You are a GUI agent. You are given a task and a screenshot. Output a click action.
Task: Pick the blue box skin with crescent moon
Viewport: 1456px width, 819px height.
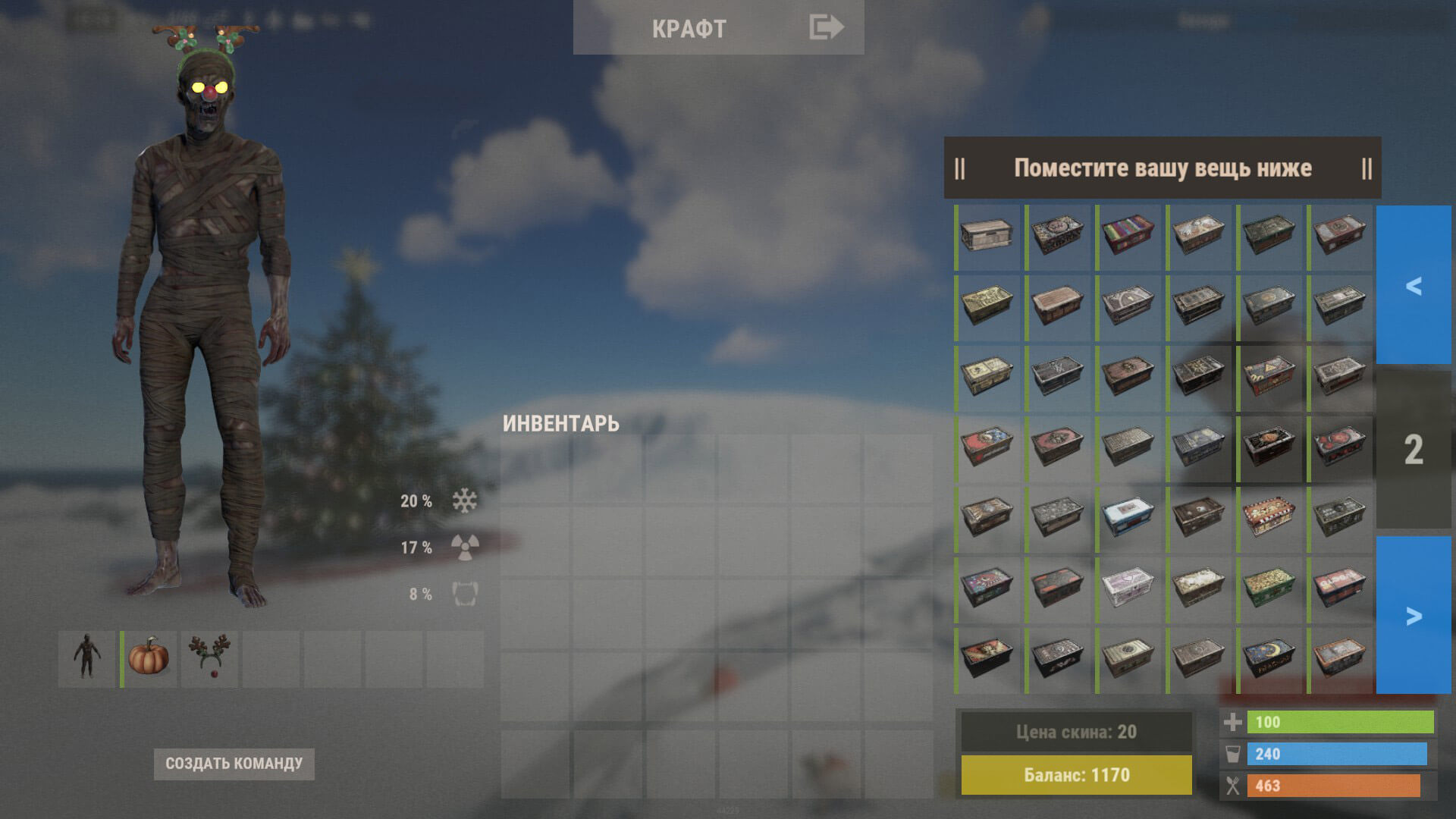1269,659
